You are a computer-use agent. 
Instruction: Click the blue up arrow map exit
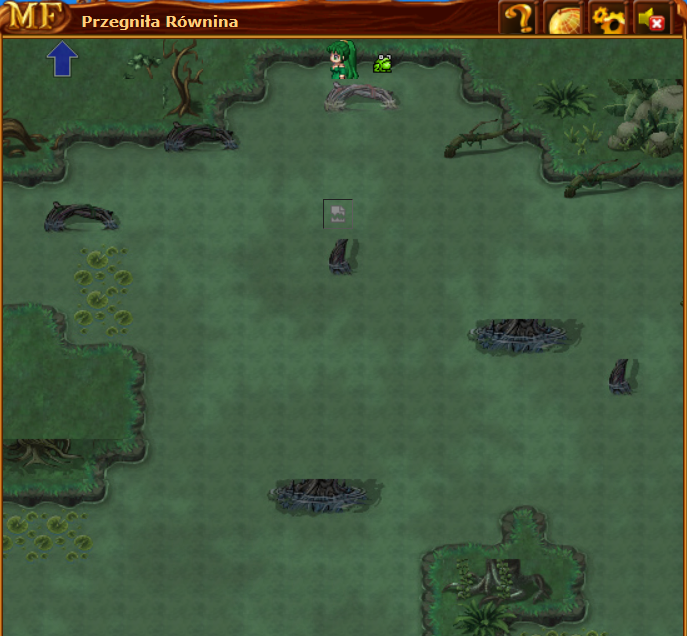pyautogui.click(x=63, y=59)
